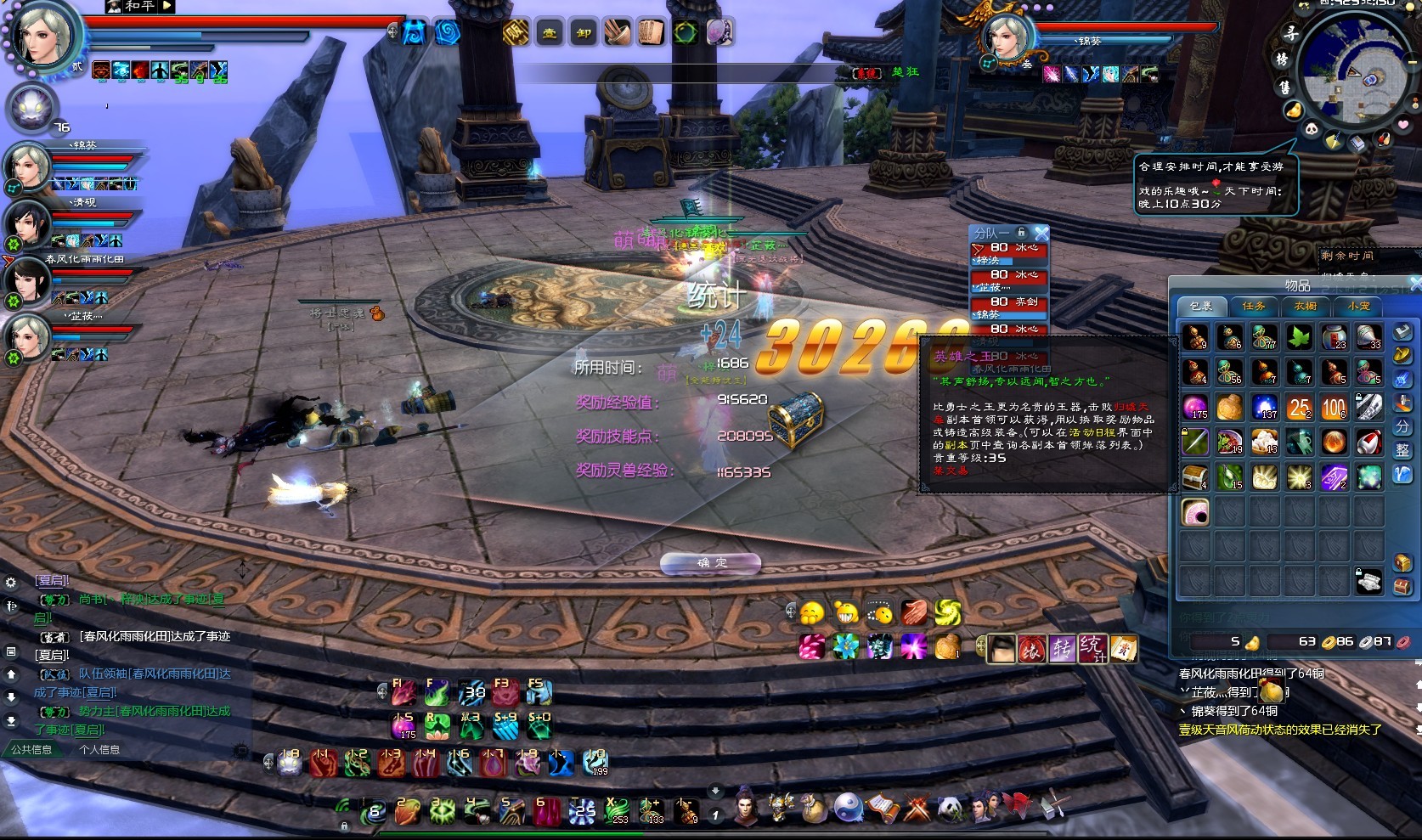The image size is (1422, 840).
Task: Use the pink donut item in the bag
Action: (x=1195, y=511)
